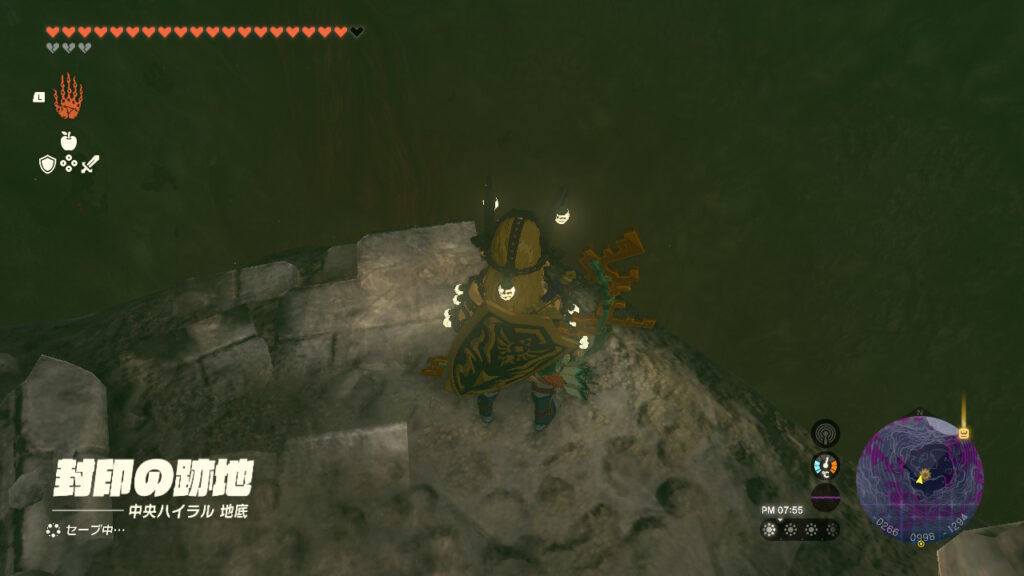Click the purple noise meter circle
The height and width of the screenshot is (576, 1024).
click(825, 497)
